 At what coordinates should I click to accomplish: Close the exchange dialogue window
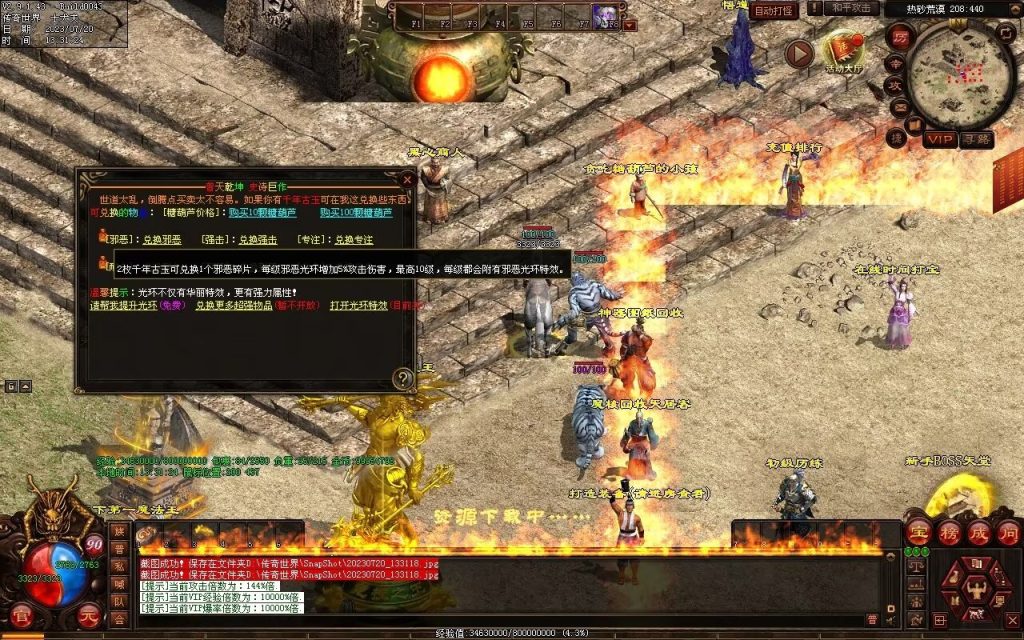pos(407,179)
